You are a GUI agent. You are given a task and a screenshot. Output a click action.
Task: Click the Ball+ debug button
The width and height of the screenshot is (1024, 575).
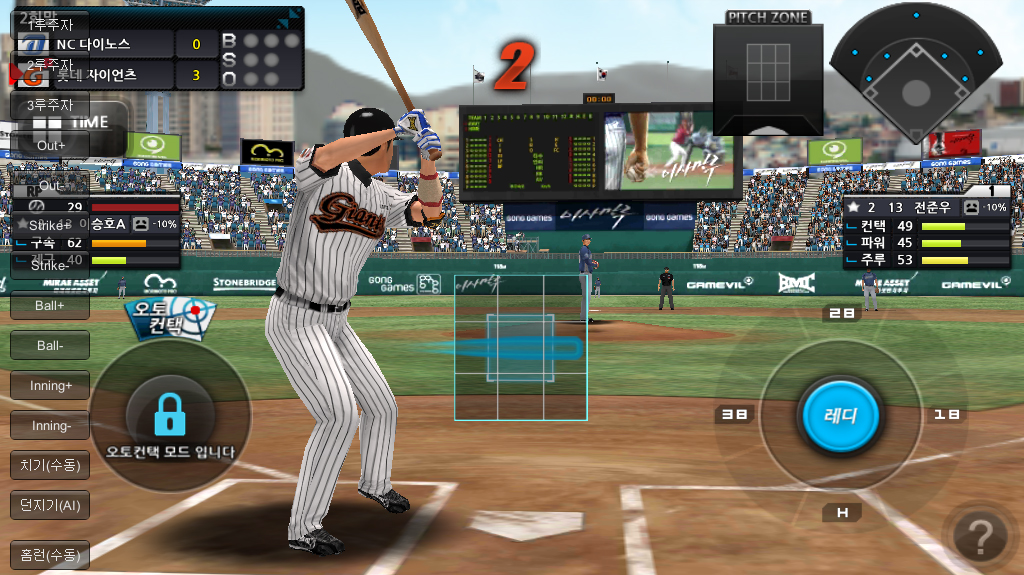(x=50, y=305)
